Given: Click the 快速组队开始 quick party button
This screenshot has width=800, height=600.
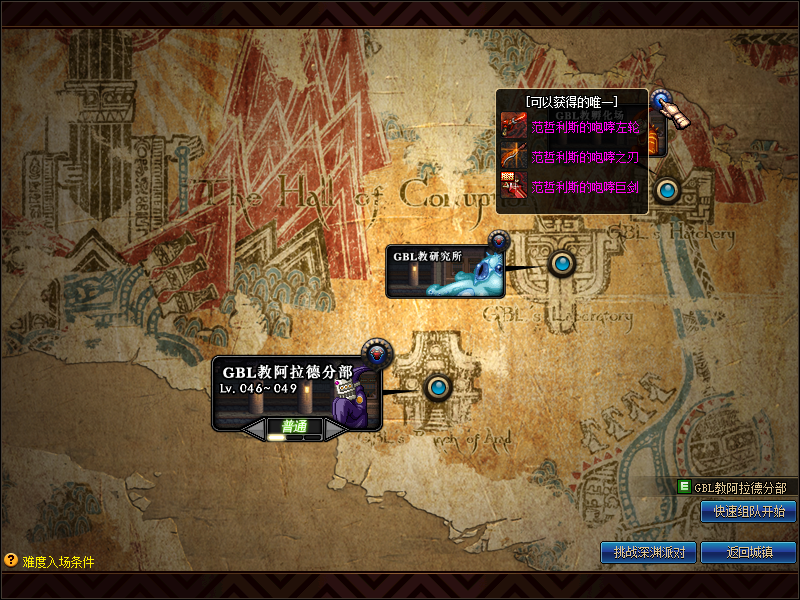Looking at the screenshot, I should pos(748,511).
